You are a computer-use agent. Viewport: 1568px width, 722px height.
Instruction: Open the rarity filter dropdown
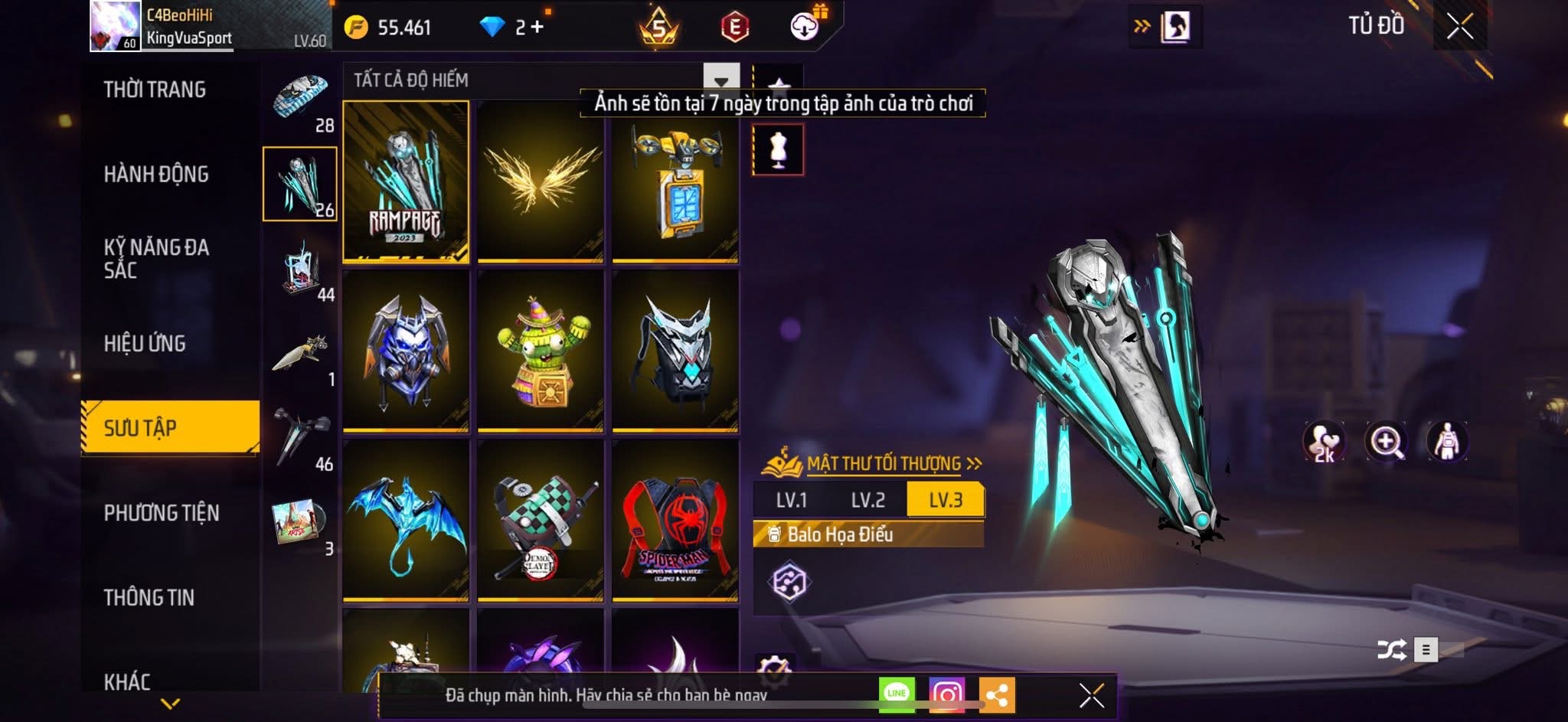click(x=720, y=80)
